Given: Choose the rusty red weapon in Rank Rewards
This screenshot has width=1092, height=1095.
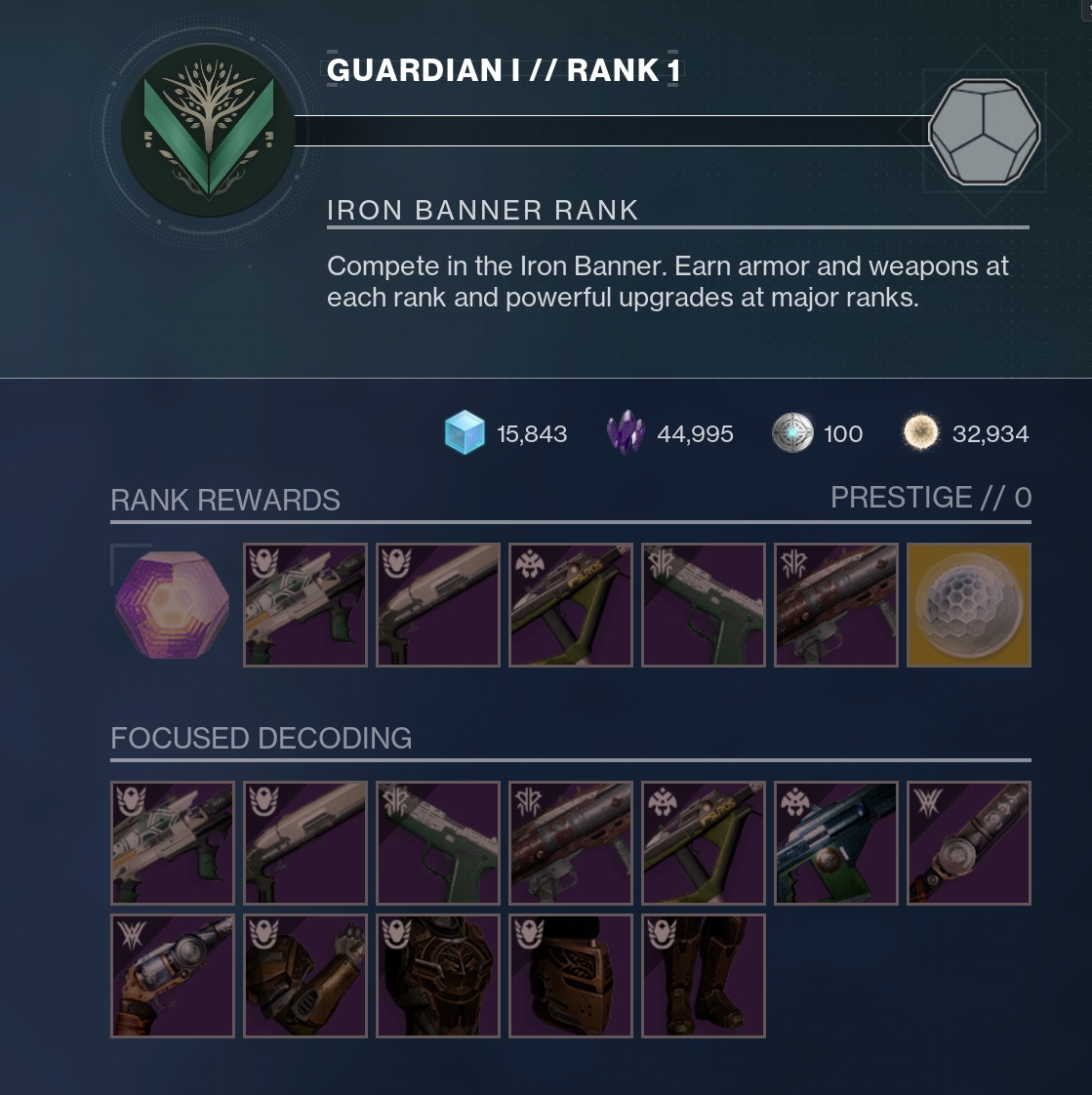Looking at the screenshot, I should tap(835, 605).
